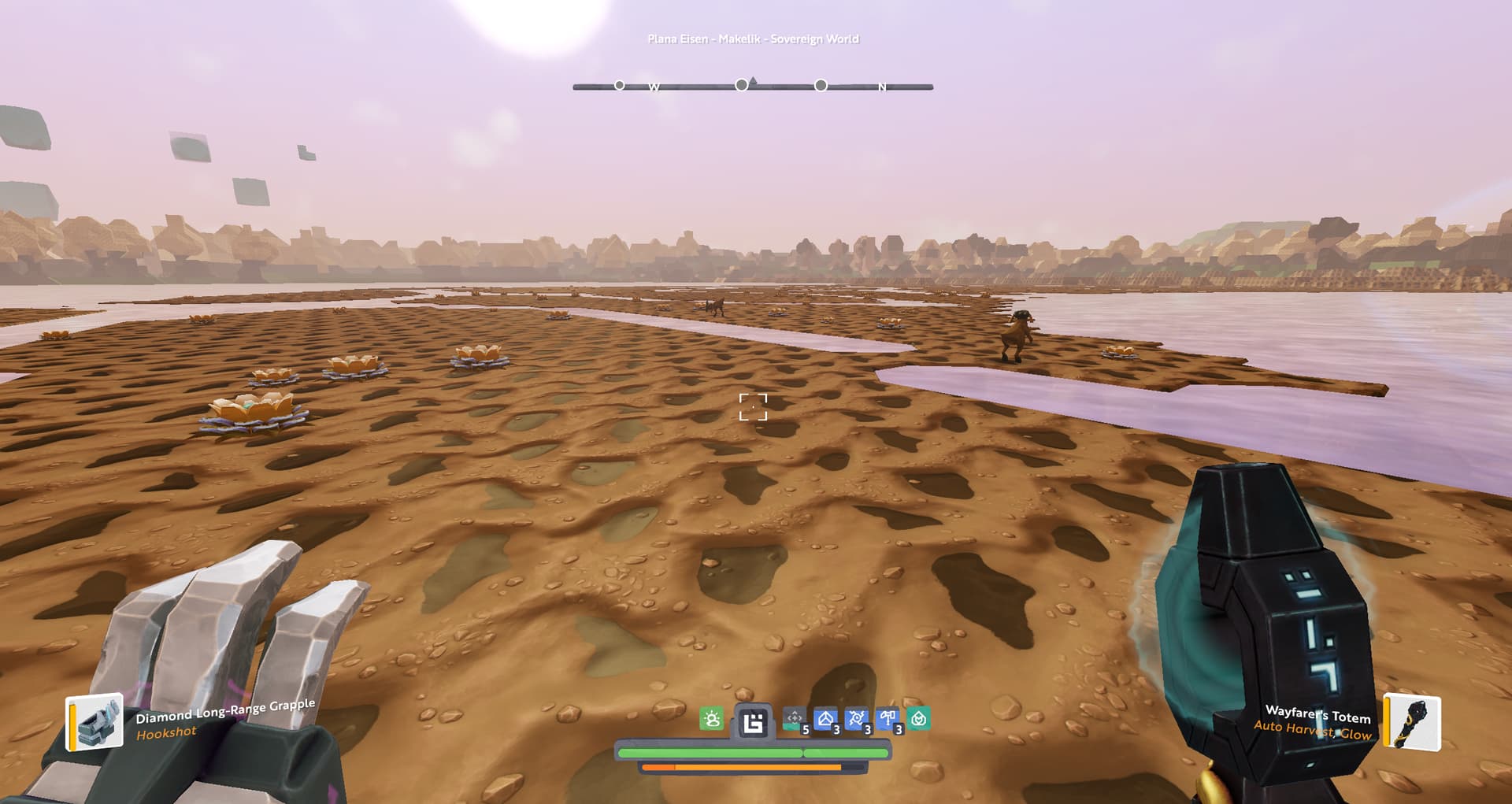
Task: Click the blue hammer buff icon
Action: coord(888,719)
